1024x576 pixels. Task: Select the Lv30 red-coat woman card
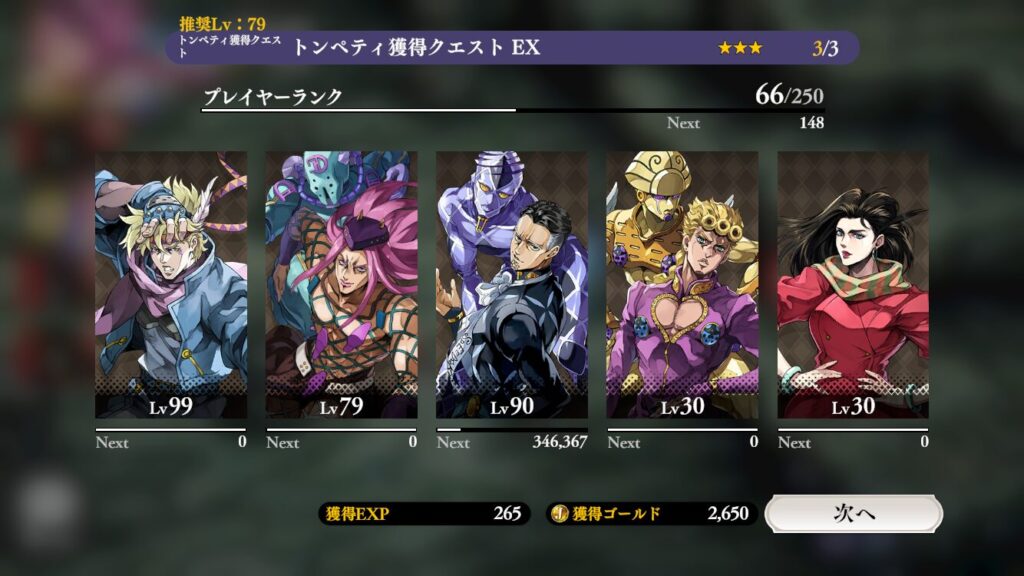pyautogui.click(x=853, y=285)
